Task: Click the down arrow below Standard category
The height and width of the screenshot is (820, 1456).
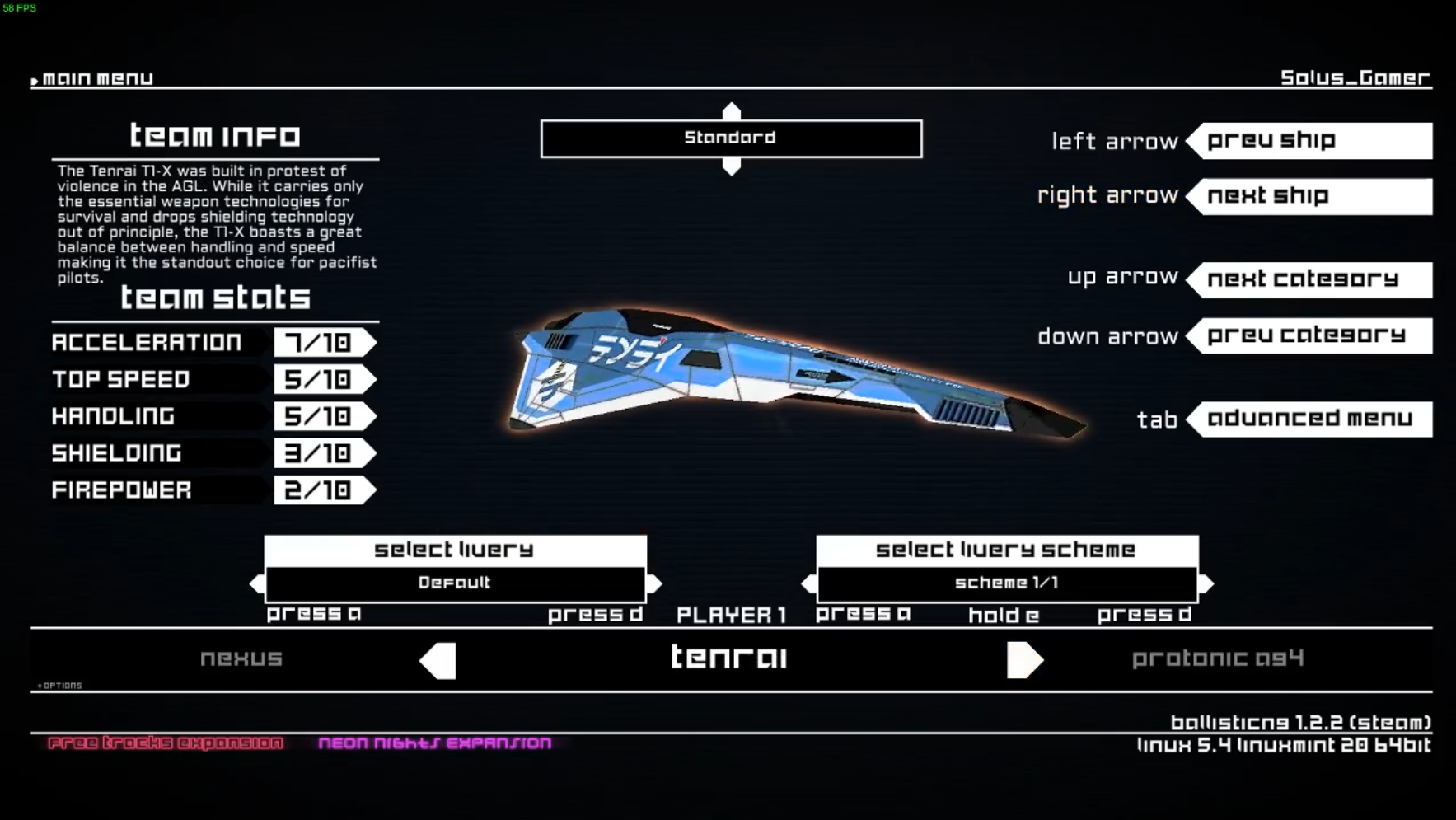Action: [731, 167]
